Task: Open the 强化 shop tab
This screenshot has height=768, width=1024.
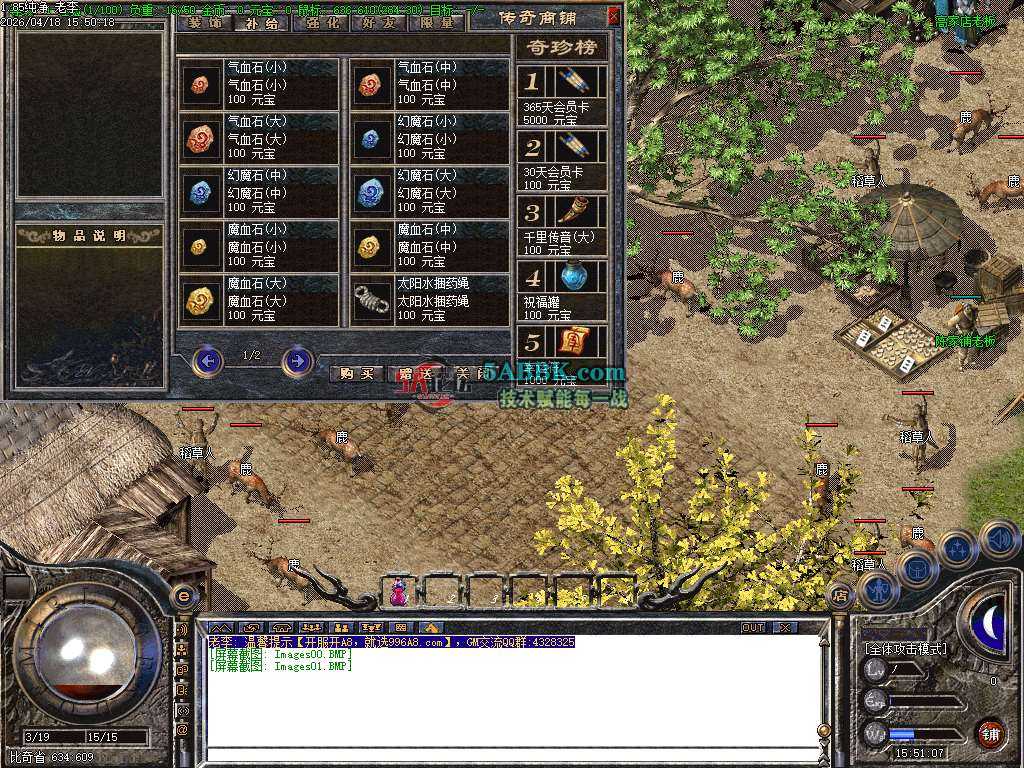Action: coord(322,23)
